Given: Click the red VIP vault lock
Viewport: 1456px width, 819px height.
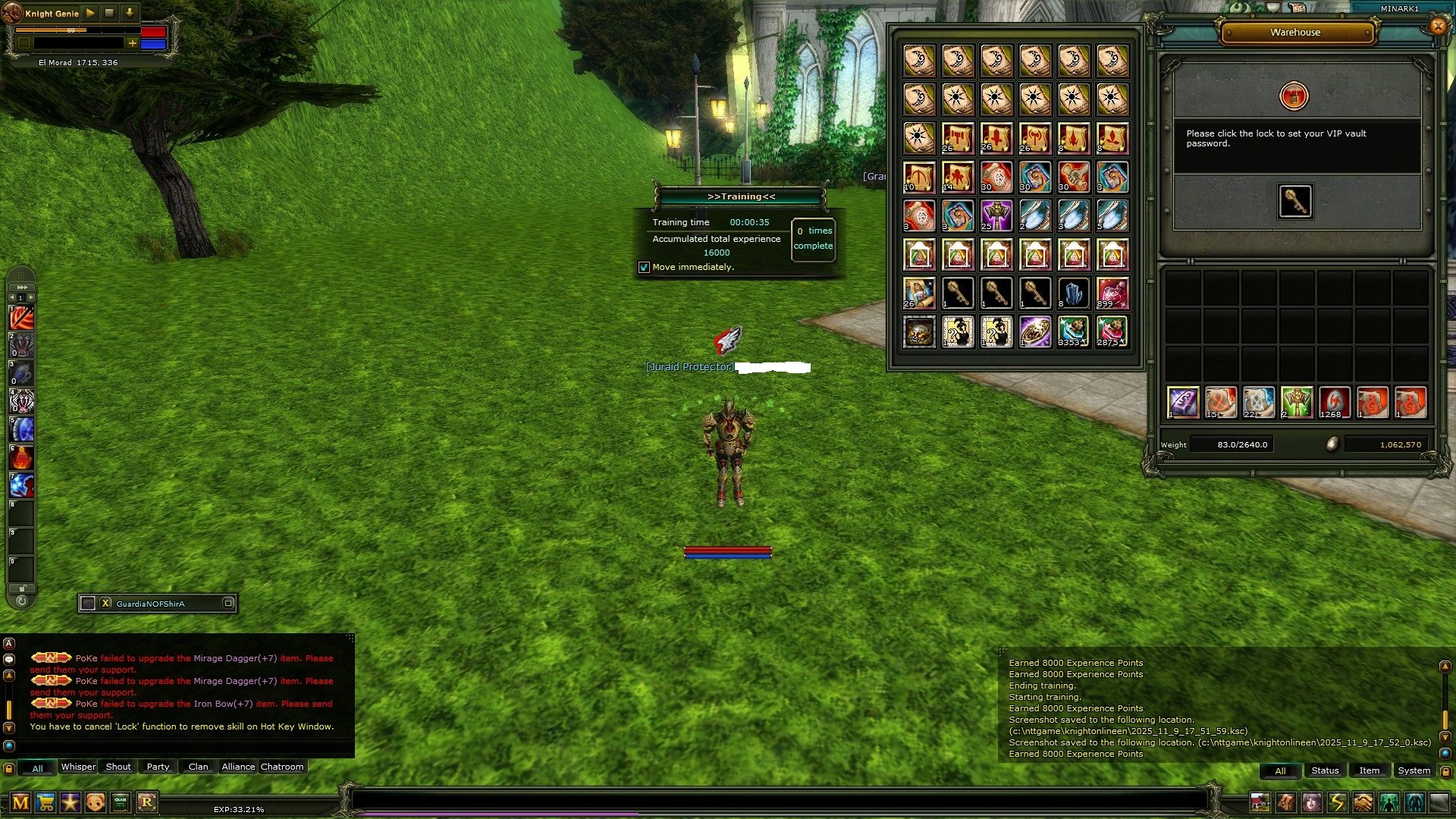Looking at the screenshot, I should pyautogui.click(x=1294, y=96).
